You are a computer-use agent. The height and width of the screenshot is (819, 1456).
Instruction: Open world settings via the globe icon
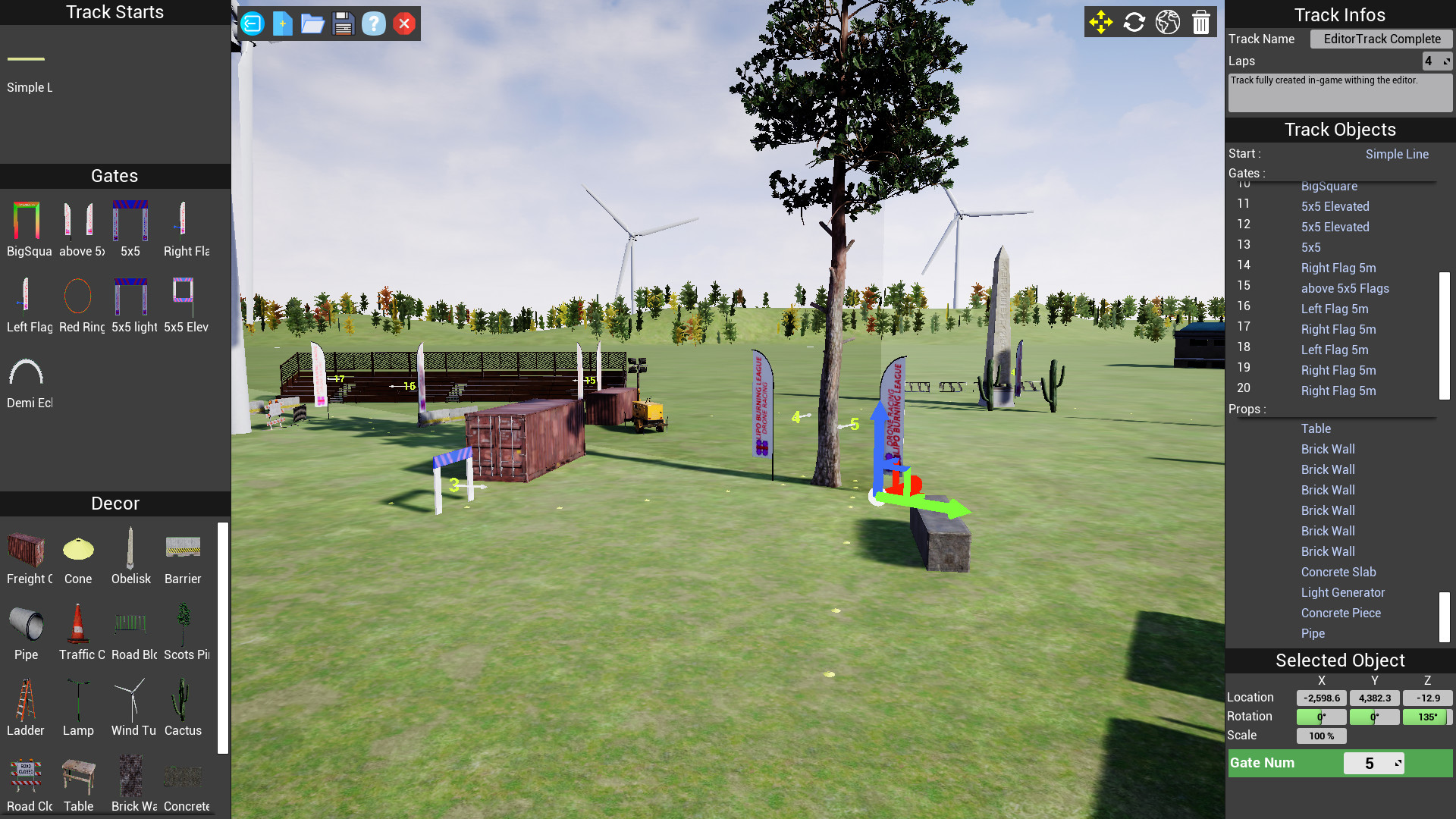pyautogui.click(x=1167, y=22)
